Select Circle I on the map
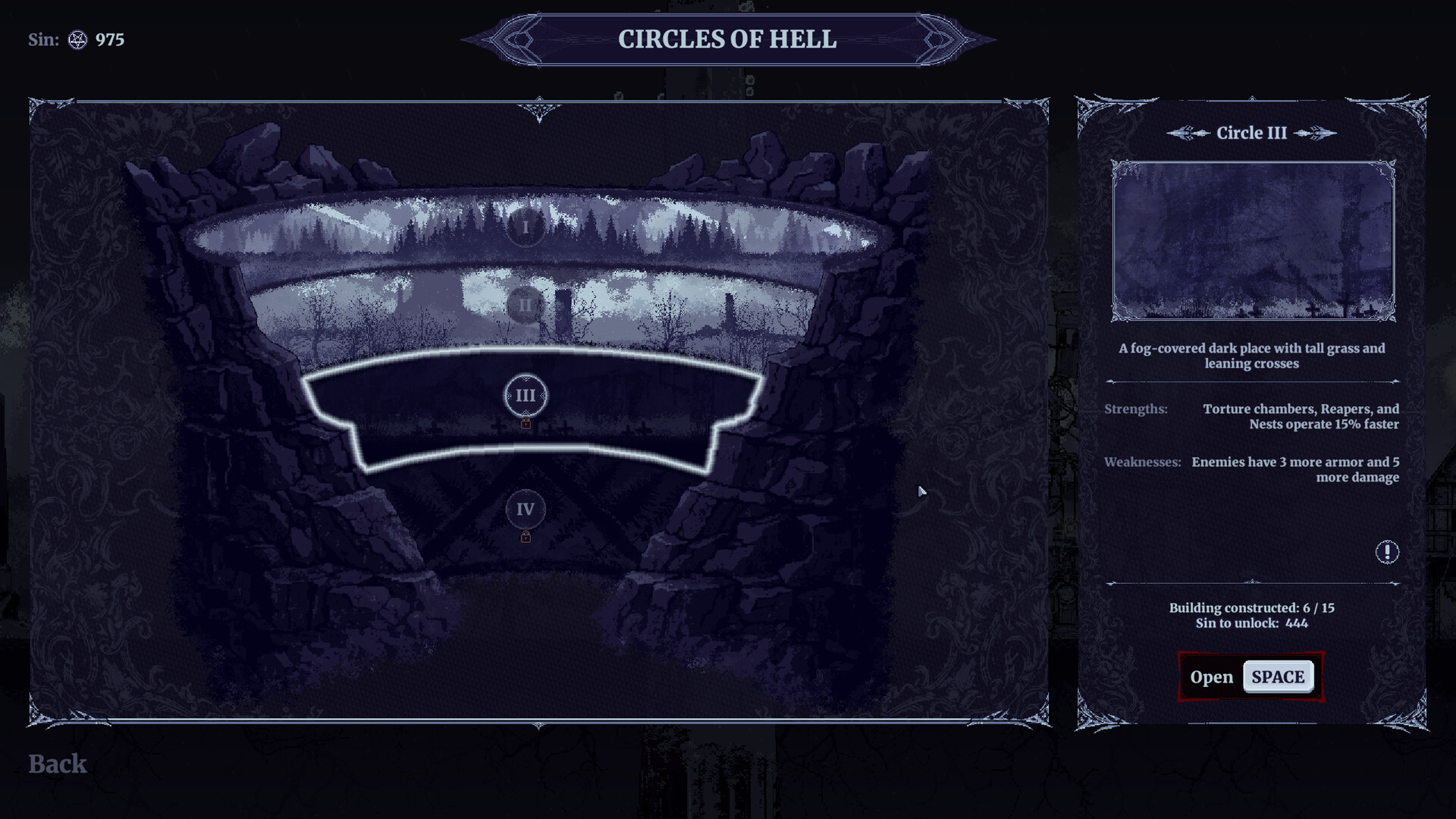 526,227
